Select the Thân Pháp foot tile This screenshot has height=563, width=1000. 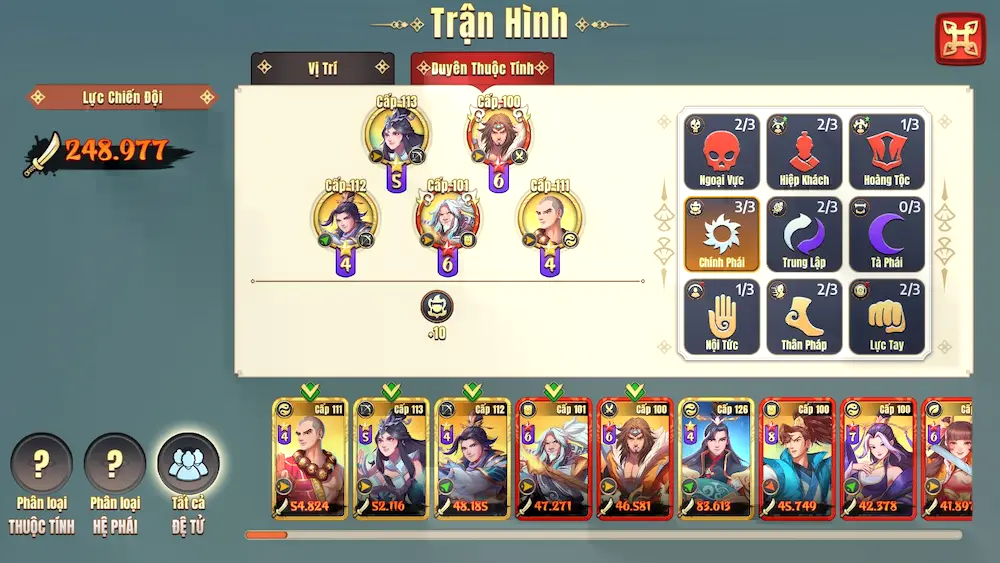click(x=804, y=317)
